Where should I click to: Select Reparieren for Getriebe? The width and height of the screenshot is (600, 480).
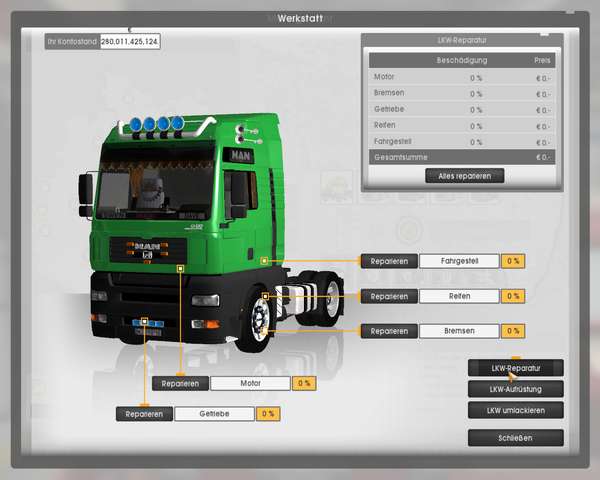click(x=144, y=414)
